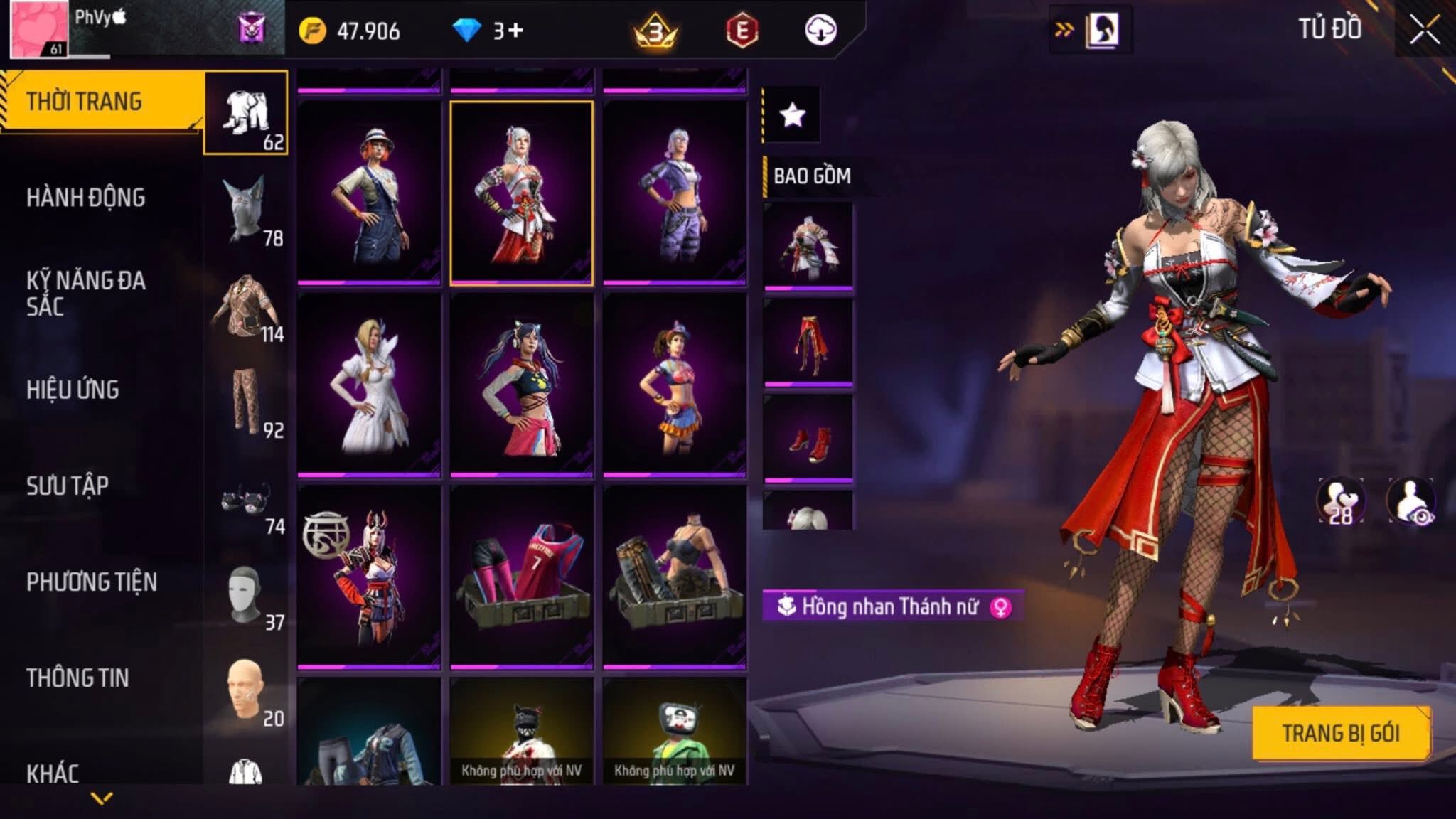The image size is (1456, 819).
Task: Select the Hiệu Ứng category
Action: coord(73,390)
